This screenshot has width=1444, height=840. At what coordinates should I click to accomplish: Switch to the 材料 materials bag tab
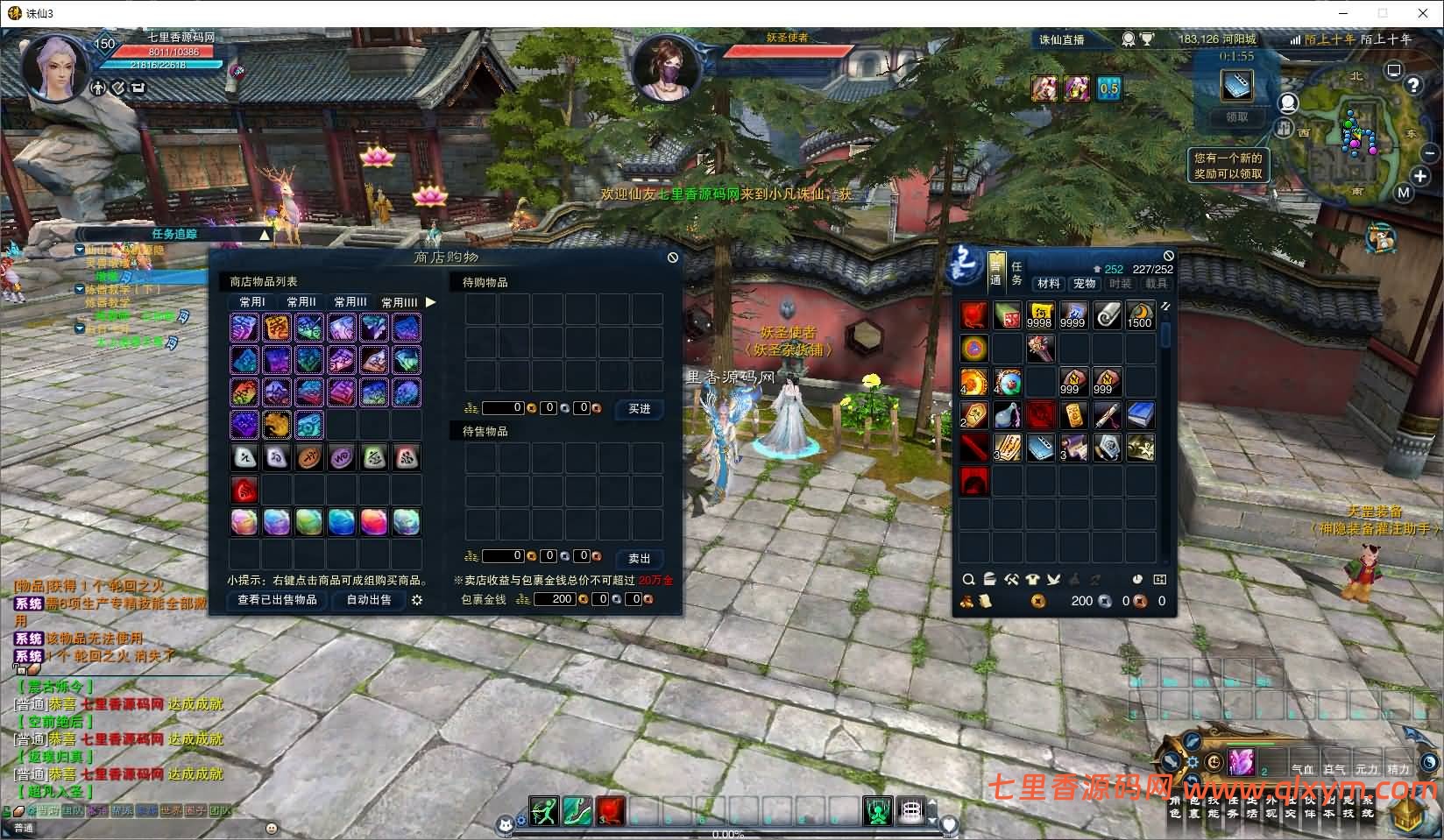coord(1049,284)
